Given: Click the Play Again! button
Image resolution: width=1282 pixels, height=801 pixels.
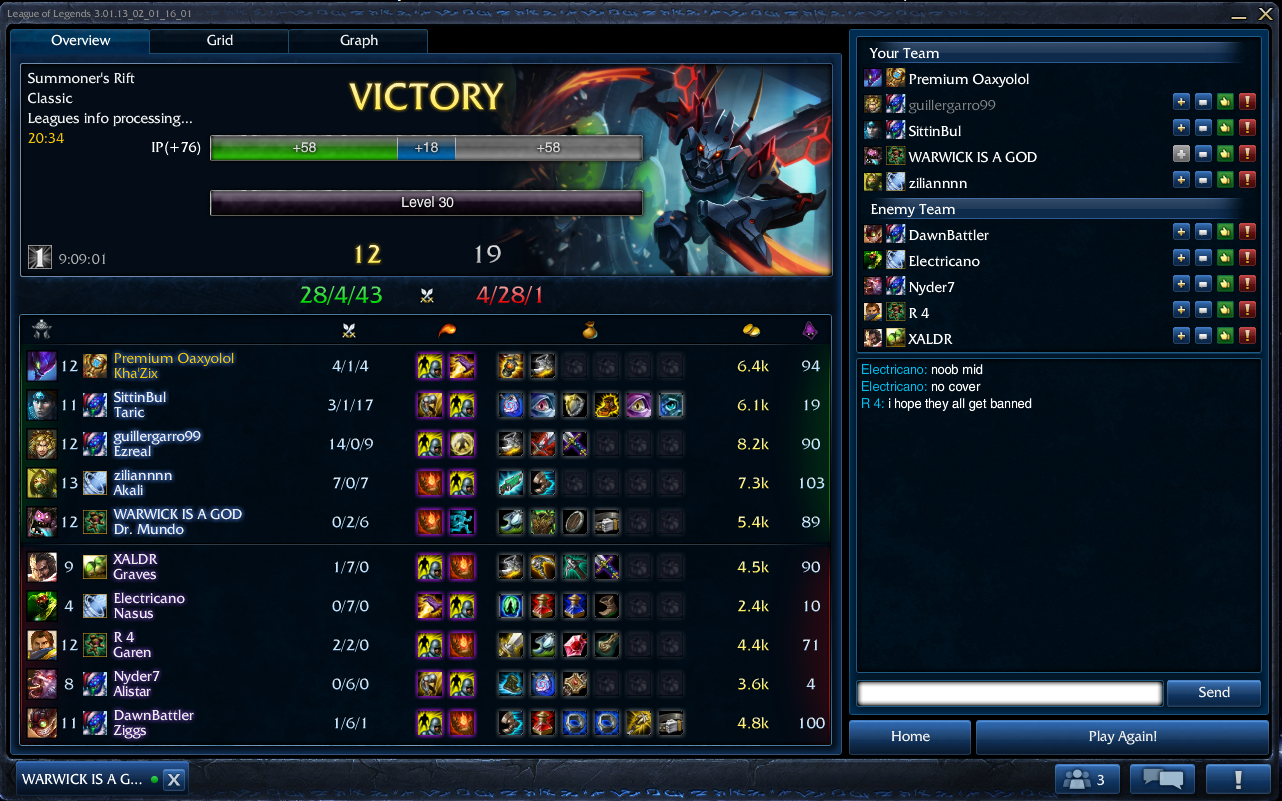Looking at the screenshot, I should tap(1122, 737).
